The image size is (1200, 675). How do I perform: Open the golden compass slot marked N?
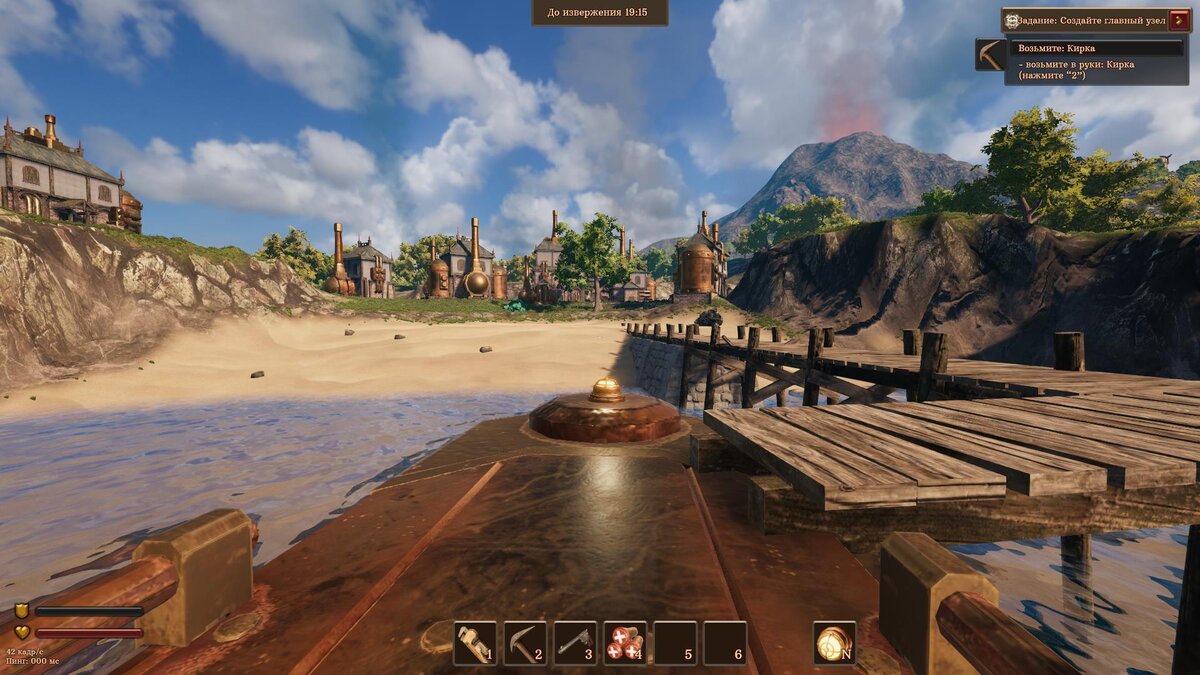(x=834, y=643)
